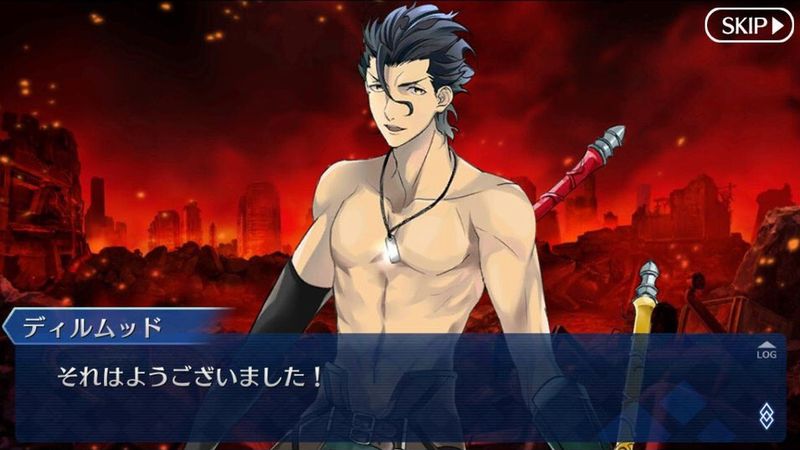Advance dialogue via the diamond indicator

tap(766, 416)
